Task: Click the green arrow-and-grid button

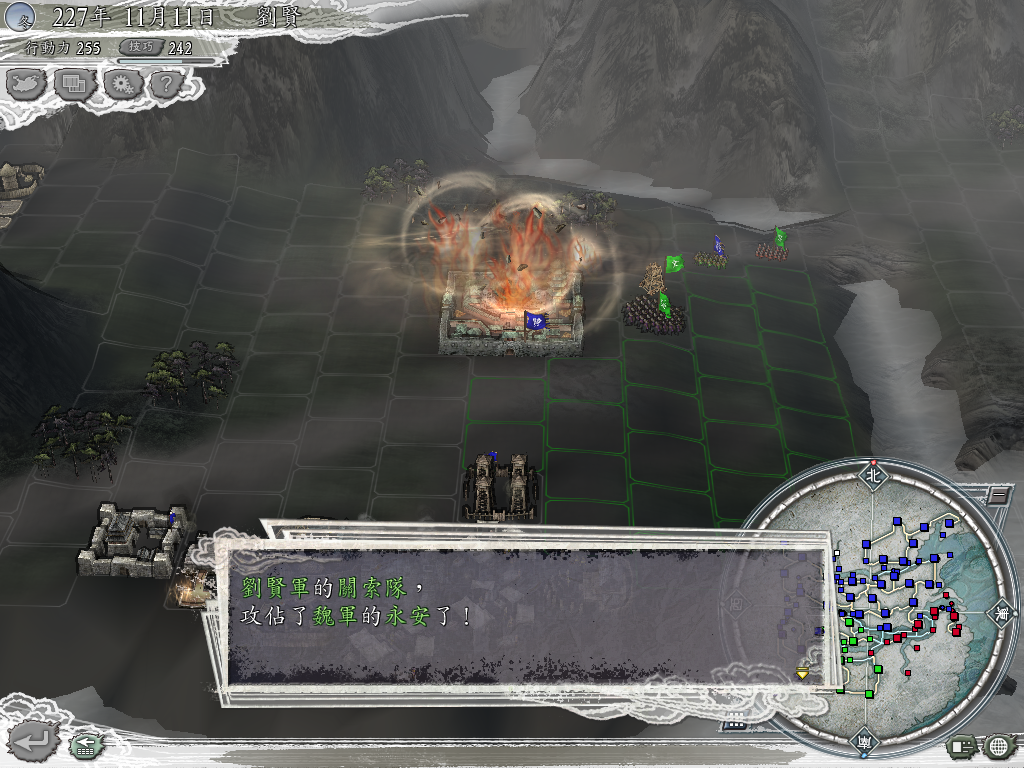Action: click(84, 744)
